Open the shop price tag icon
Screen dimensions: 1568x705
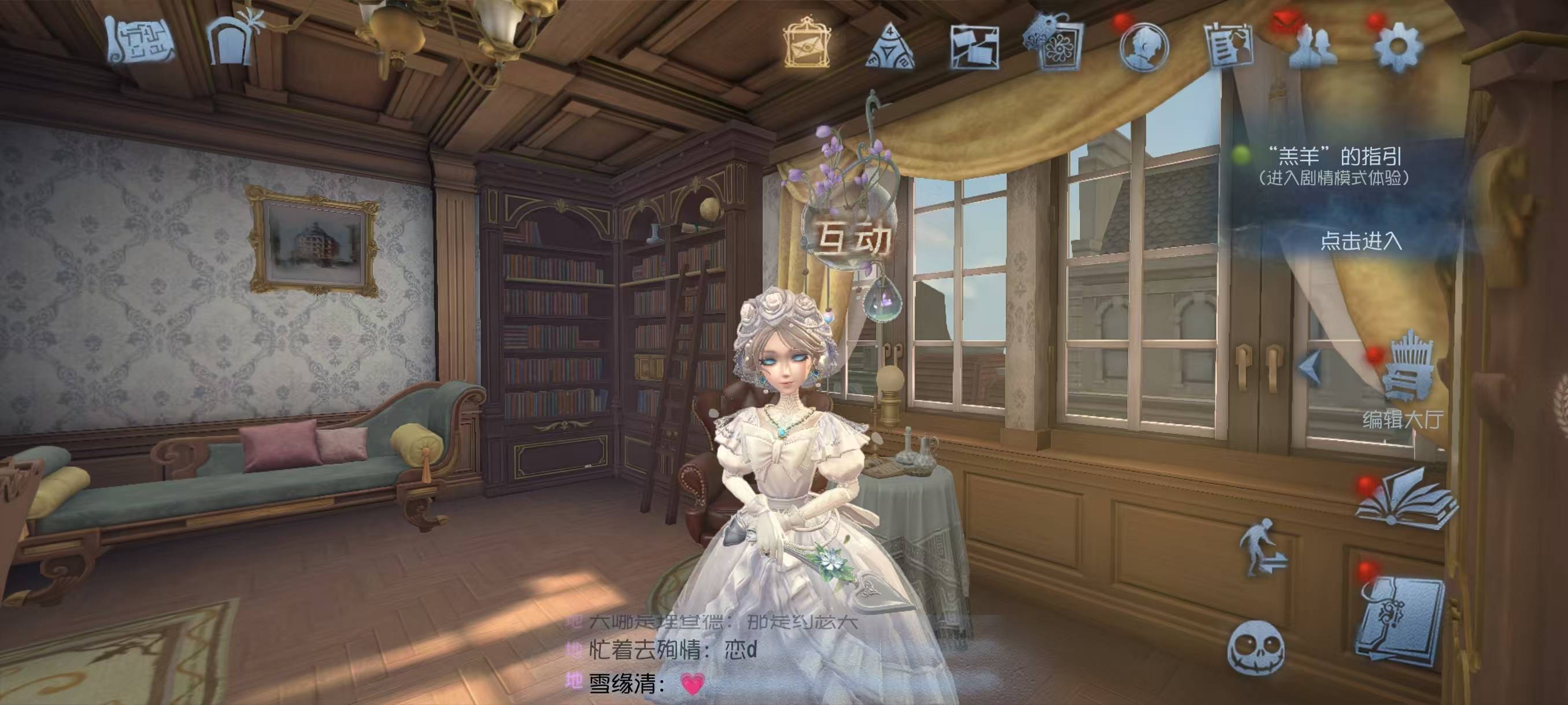(1055, 44)
